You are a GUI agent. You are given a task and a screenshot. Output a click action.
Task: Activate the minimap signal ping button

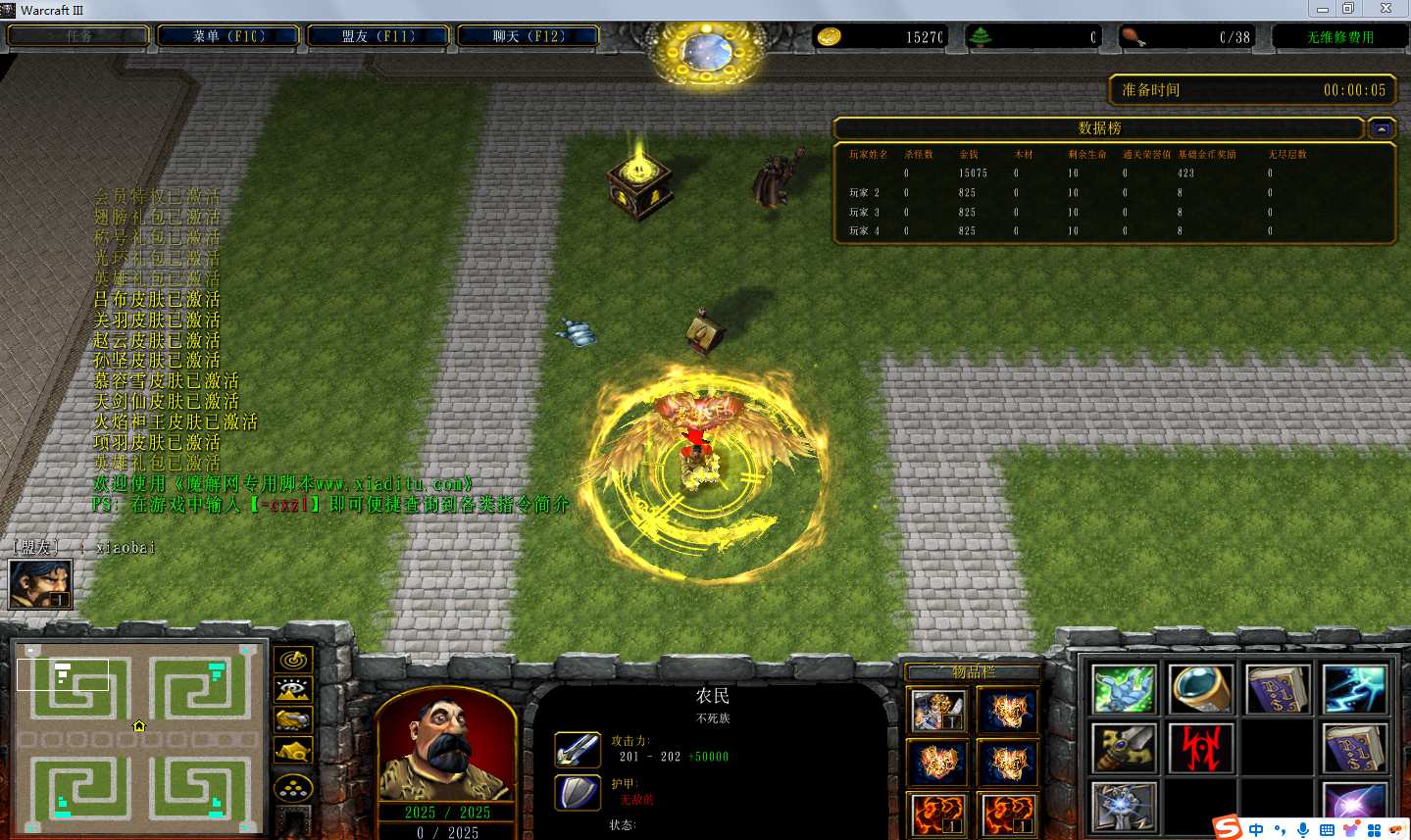(293, 660)
